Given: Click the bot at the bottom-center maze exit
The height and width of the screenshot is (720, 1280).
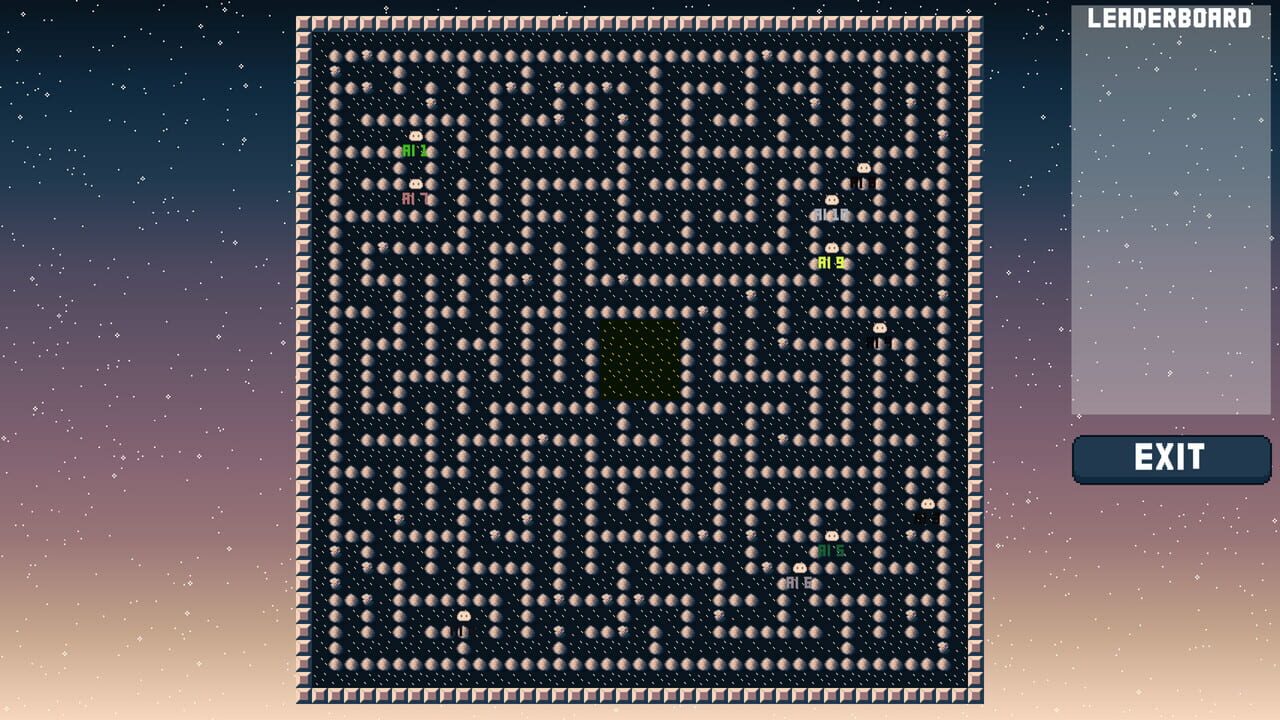Looking at the screenshot, I should click(x=464, y=616).
